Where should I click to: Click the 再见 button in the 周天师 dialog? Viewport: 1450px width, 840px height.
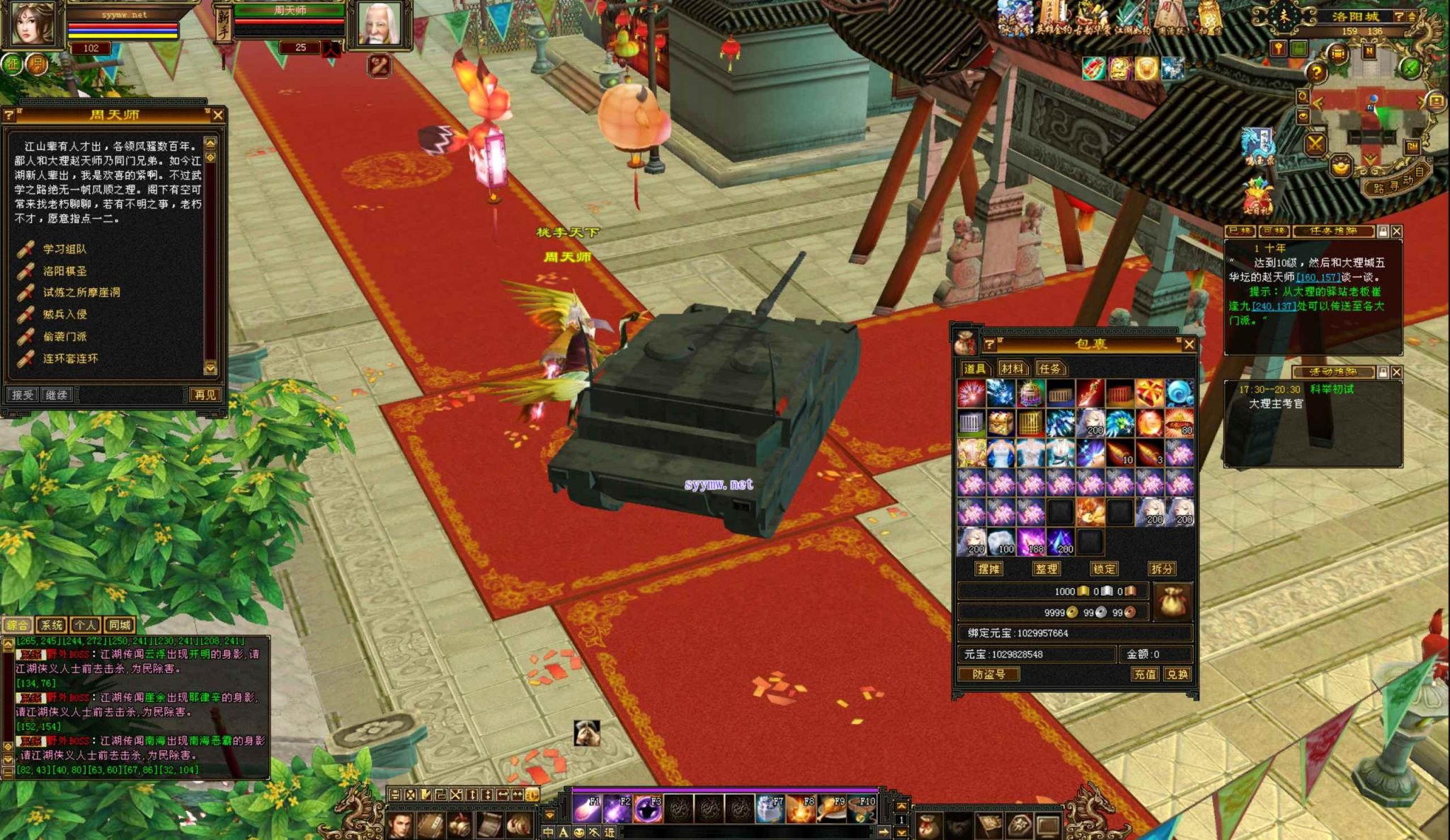pyautogui.click(x=206, y=394)
